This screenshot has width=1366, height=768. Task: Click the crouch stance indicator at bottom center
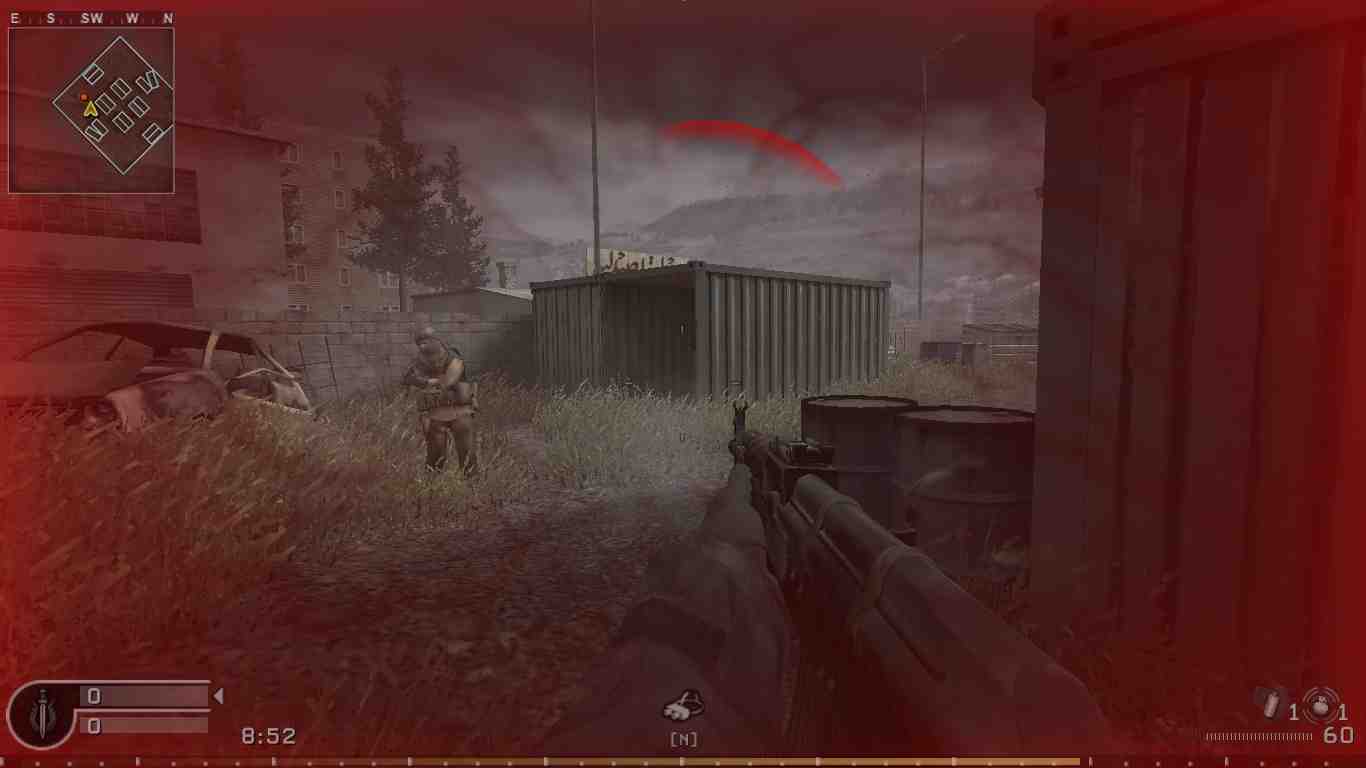(684, 706)
